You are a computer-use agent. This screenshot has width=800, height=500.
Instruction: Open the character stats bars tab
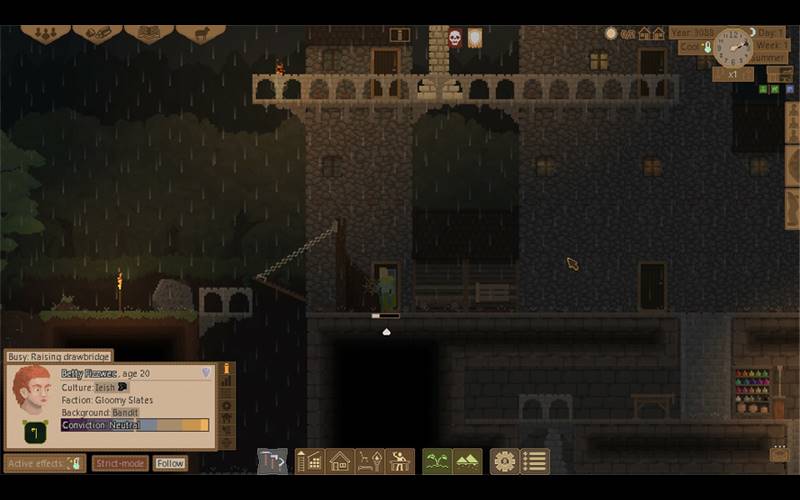pos(227,381)
